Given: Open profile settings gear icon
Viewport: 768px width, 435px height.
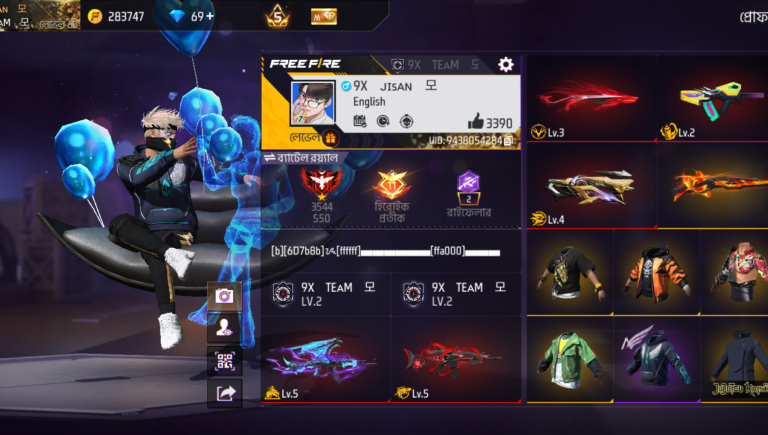Looking at the screenshot, I should pos(506,64).
